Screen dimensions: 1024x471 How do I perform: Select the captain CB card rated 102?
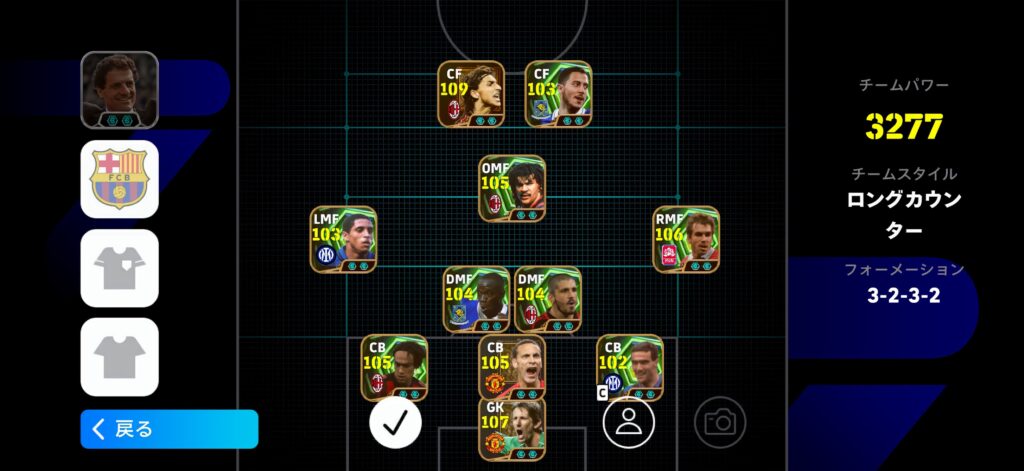pos(629,367)
